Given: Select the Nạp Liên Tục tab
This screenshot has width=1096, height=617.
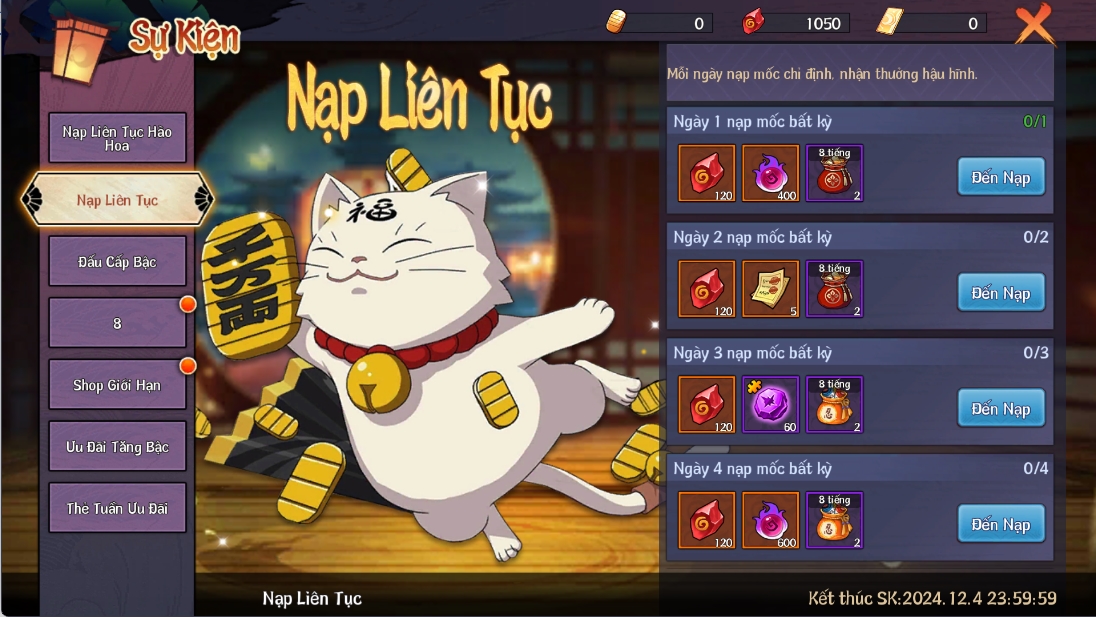Looking at the screenshot, I should [x=117, y=200].
